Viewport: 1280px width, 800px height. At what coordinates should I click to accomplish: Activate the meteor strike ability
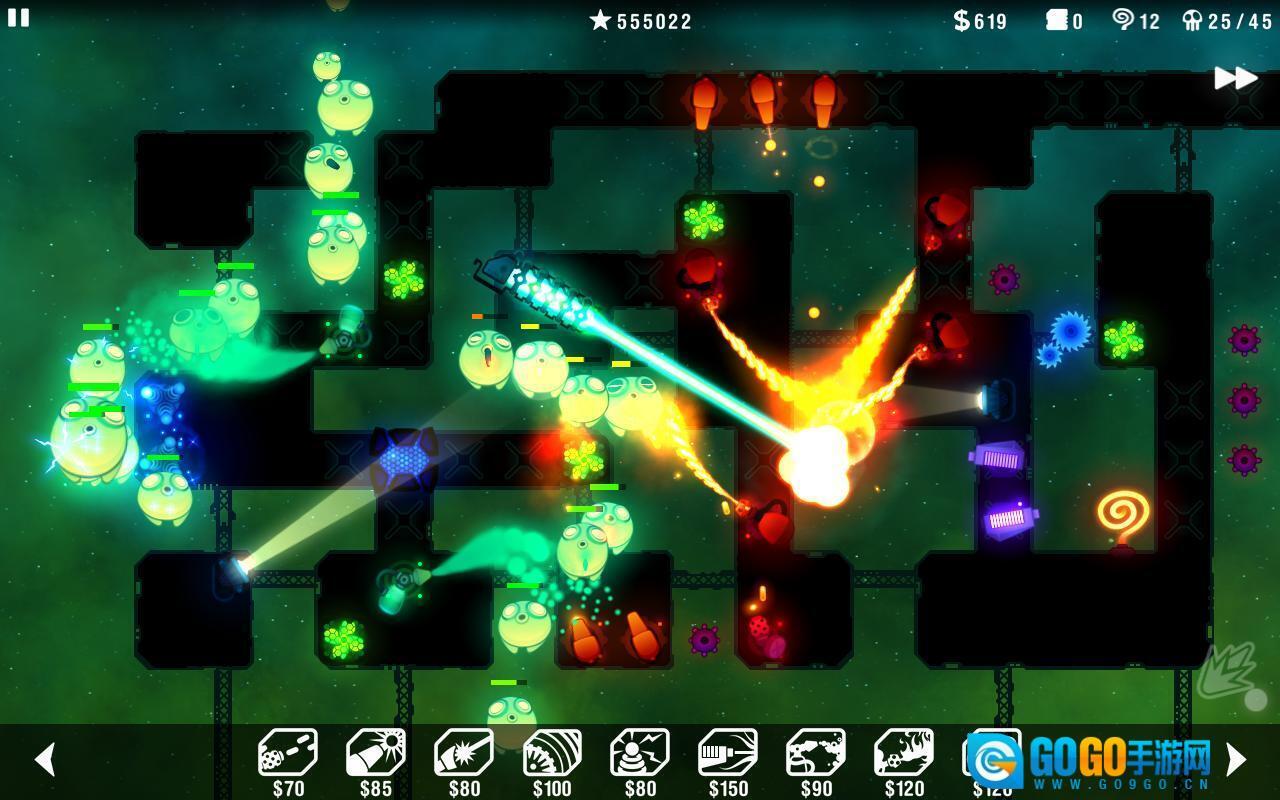click(1229, 672)
